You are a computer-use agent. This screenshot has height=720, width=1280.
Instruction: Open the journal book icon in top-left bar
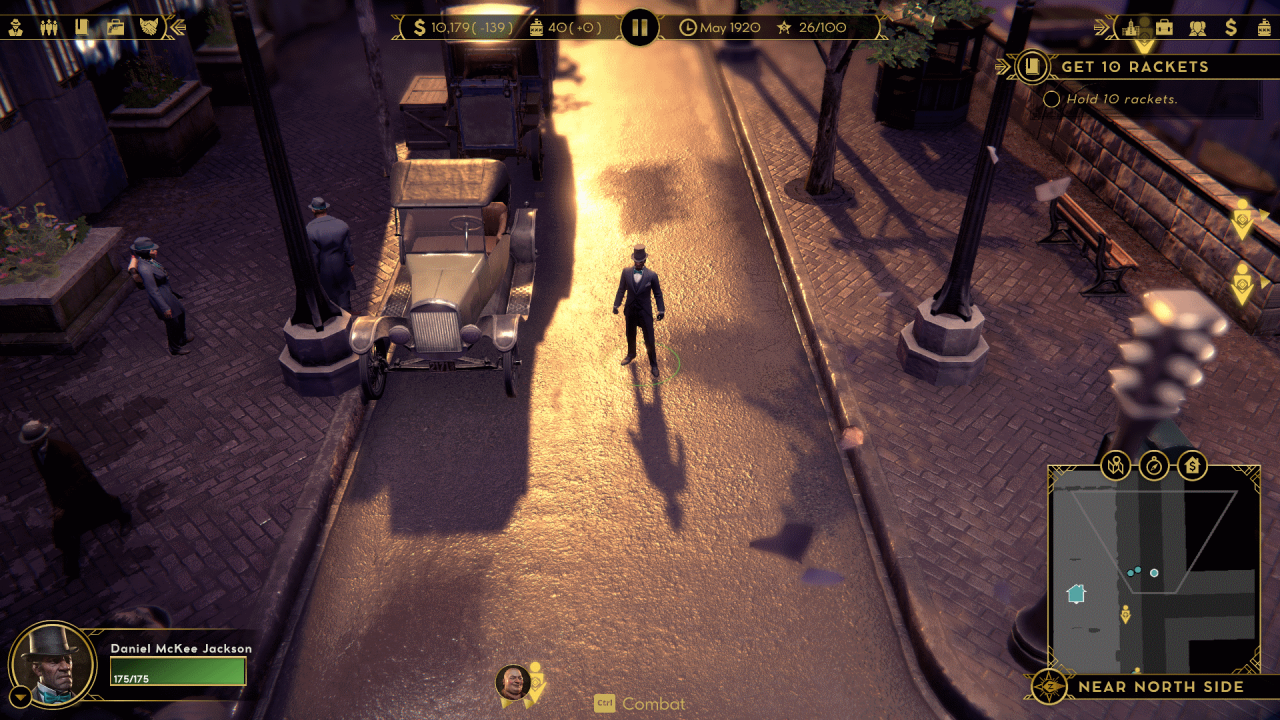tap(83, 27)
